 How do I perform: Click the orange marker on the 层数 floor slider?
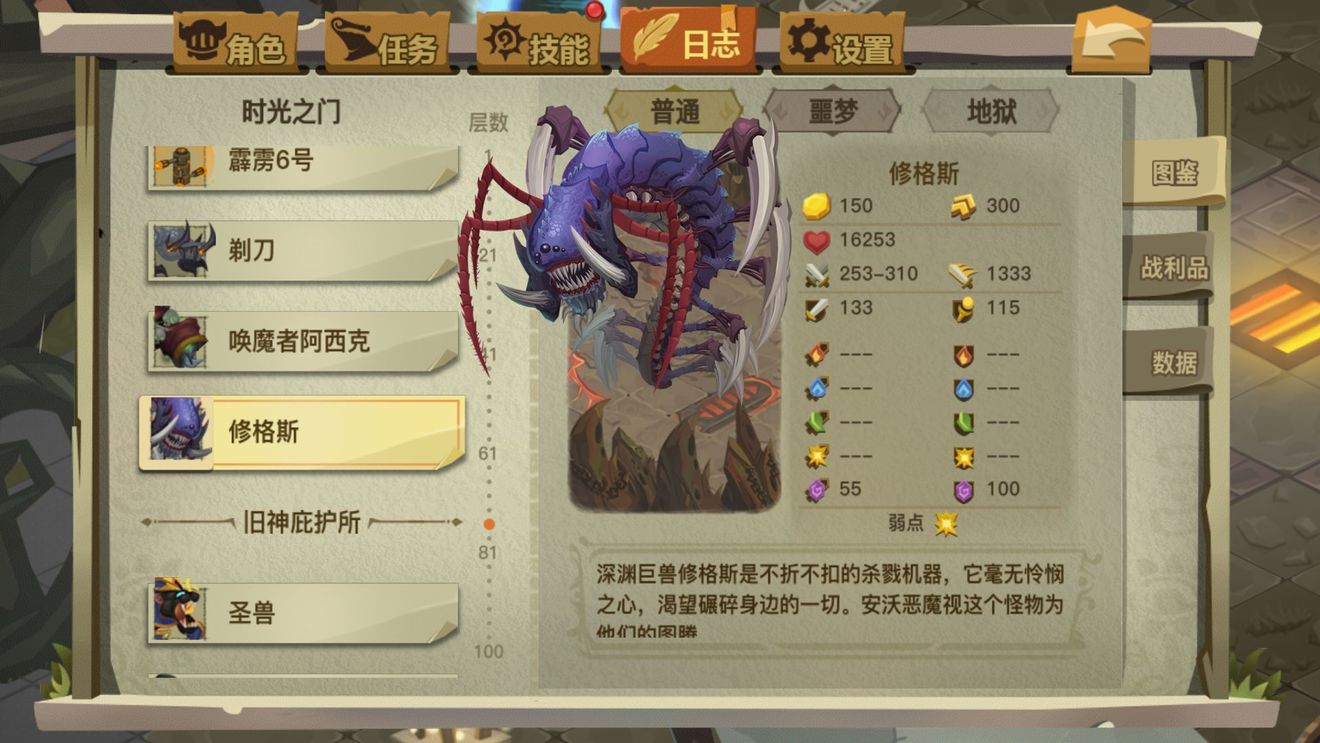[x=489, y=522]
